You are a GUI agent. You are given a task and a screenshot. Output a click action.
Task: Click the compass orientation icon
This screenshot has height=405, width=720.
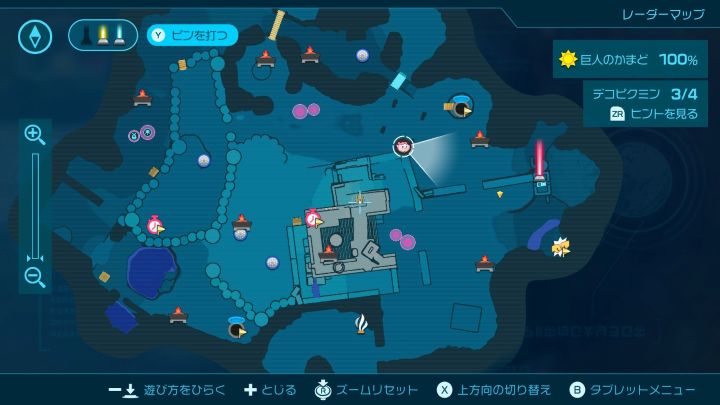(x=35, y=36)
